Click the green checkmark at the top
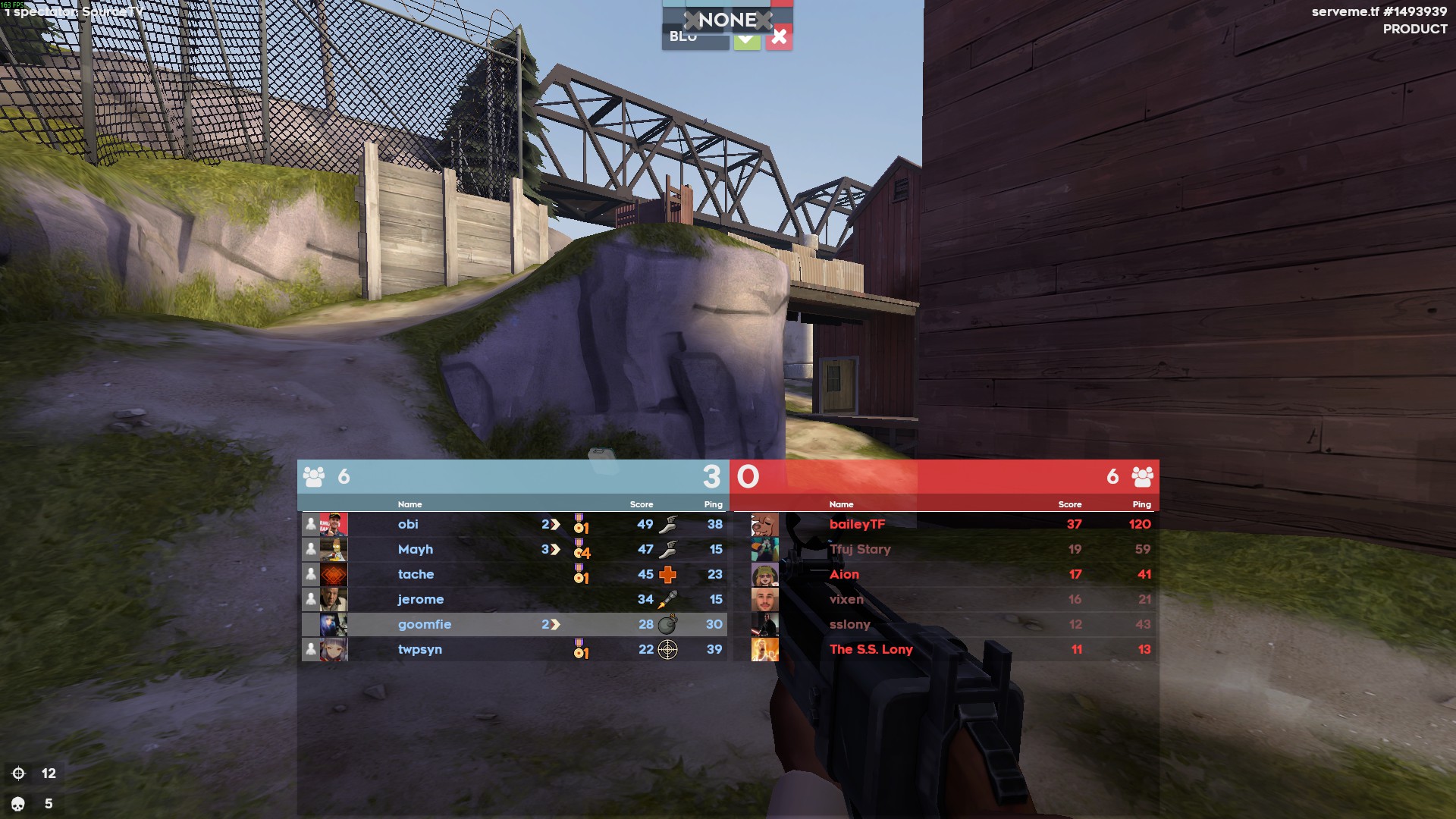 pos(747,39)
